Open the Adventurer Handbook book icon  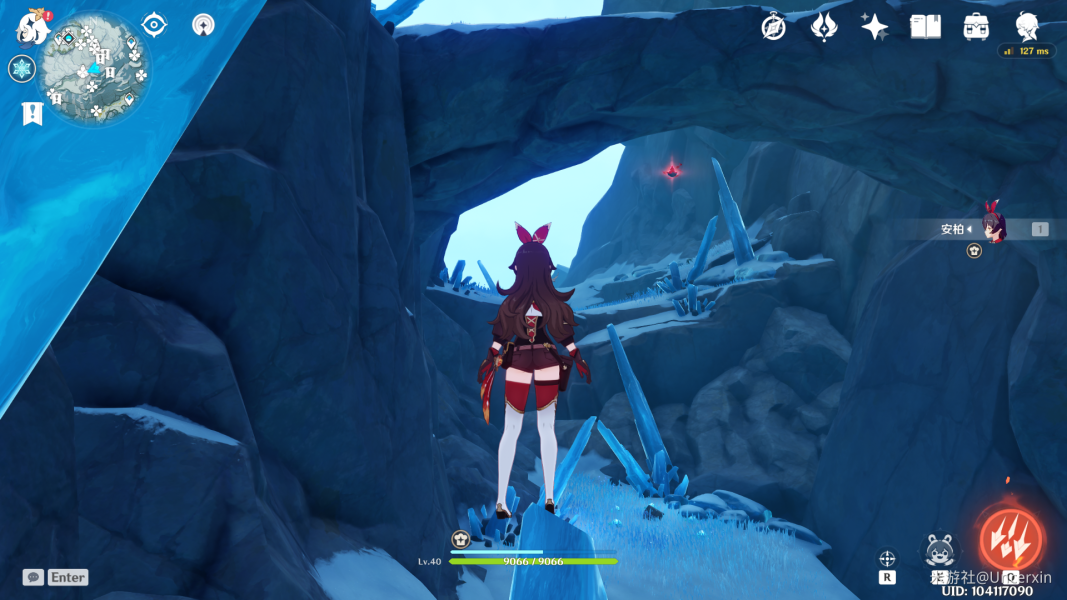tap(926, 27)
